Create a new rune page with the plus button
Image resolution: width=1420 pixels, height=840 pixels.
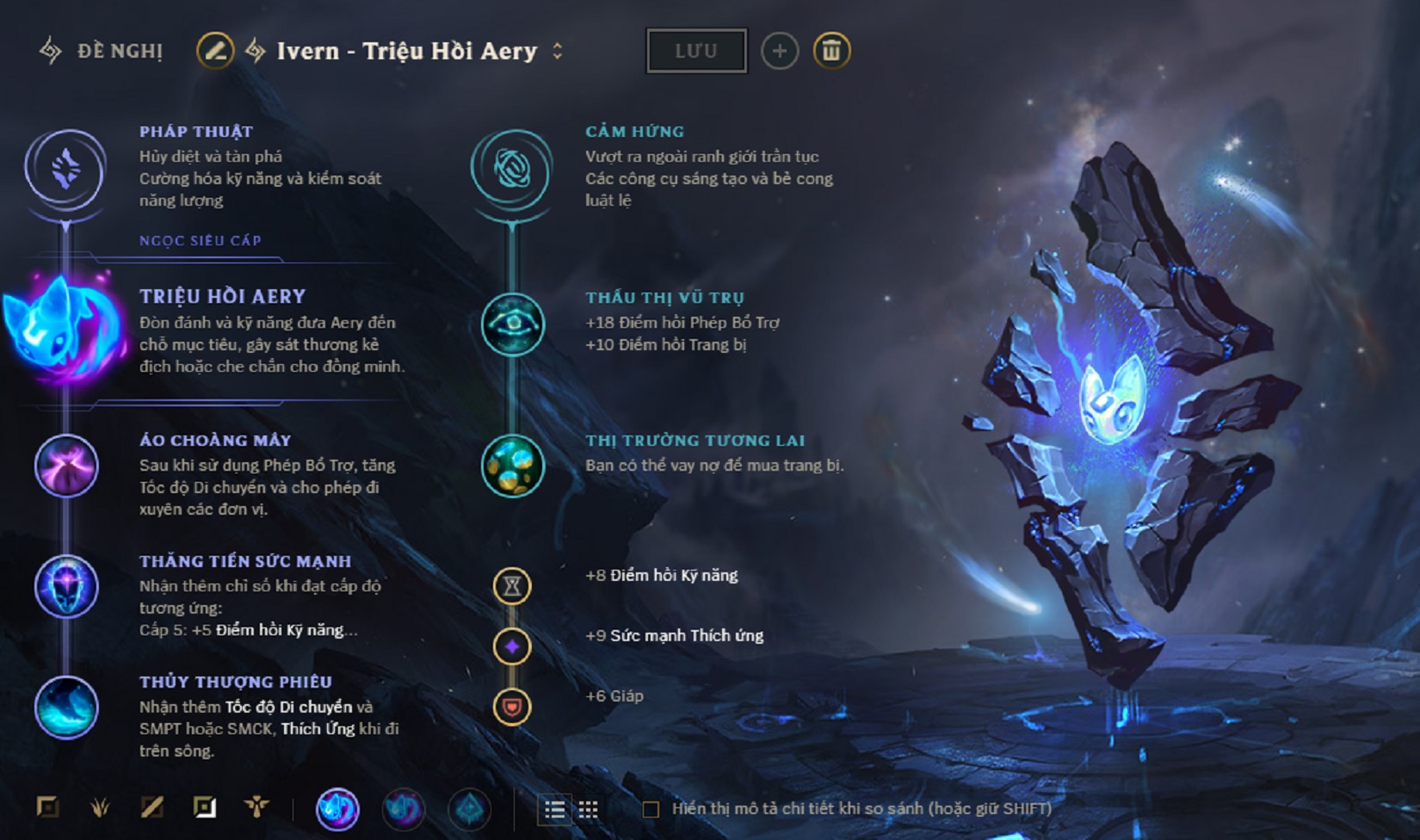(780, 50)
